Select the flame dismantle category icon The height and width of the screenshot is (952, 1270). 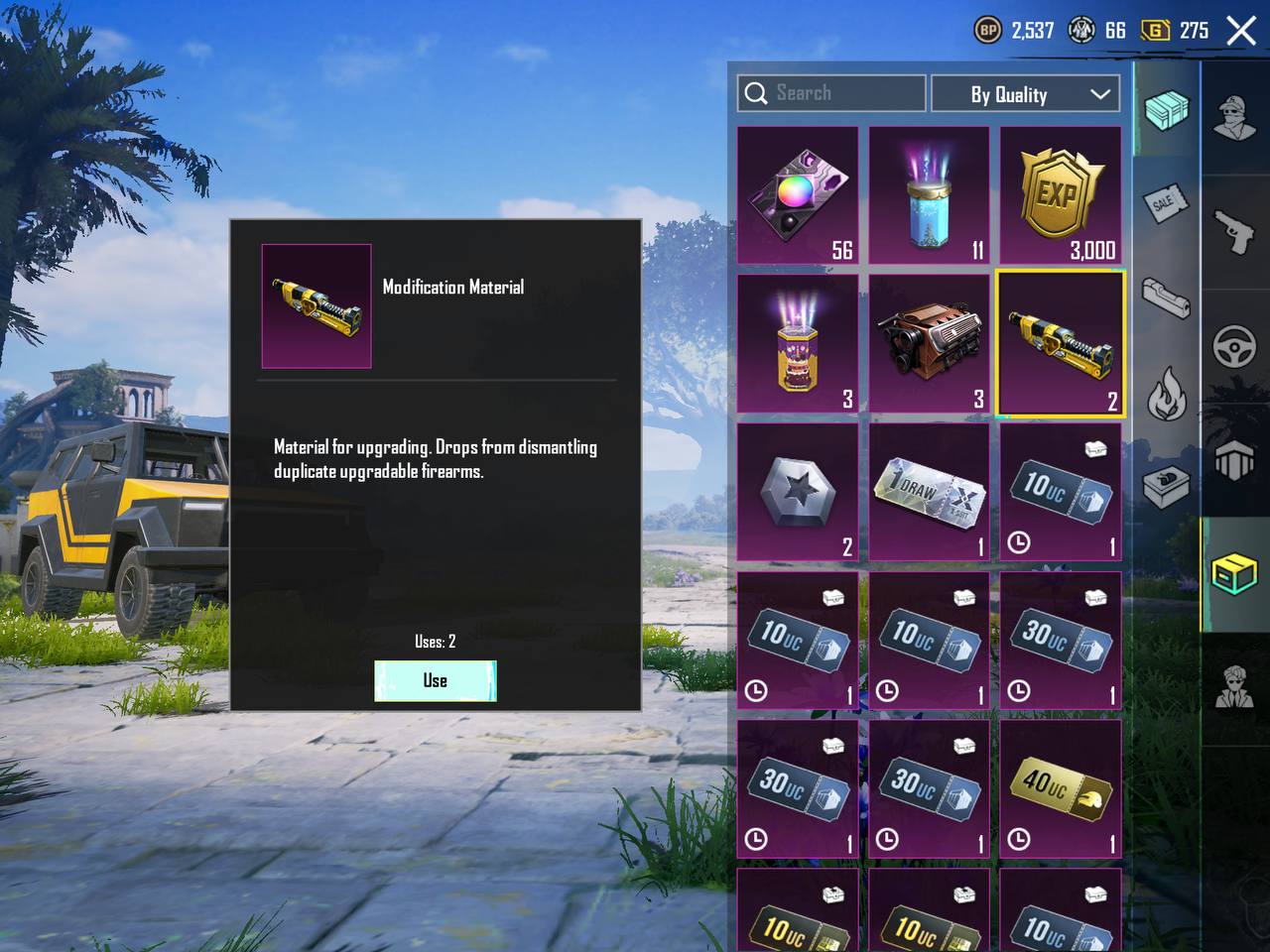click(x=1166, y=395)
